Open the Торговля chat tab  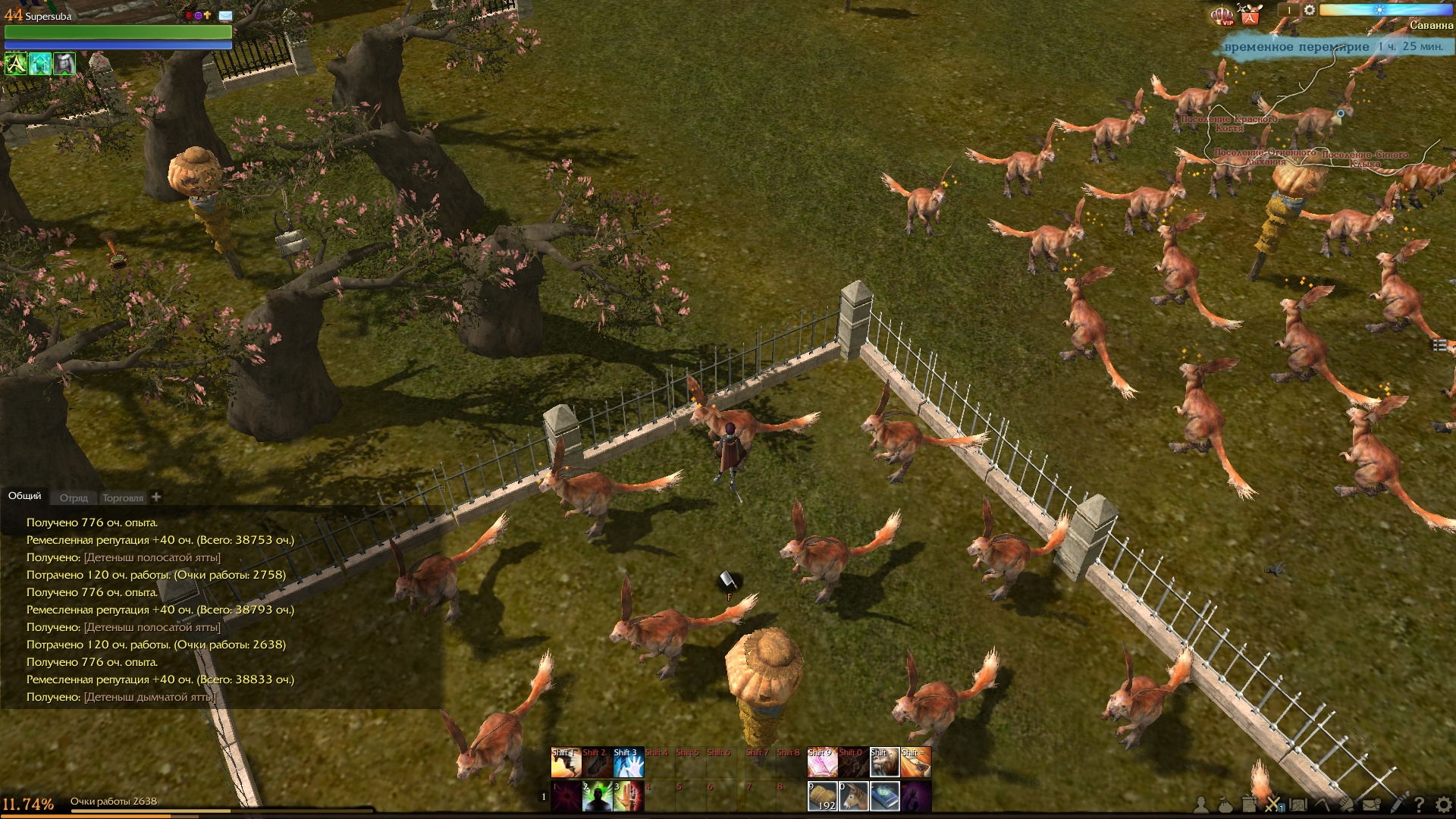pyautogui.click(x=123, y=498)
